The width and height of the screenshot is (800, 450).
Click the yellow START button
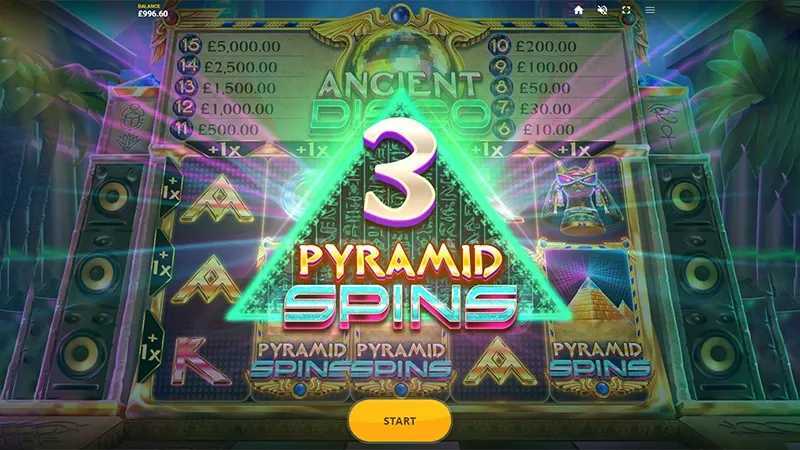tap(399, 421)
